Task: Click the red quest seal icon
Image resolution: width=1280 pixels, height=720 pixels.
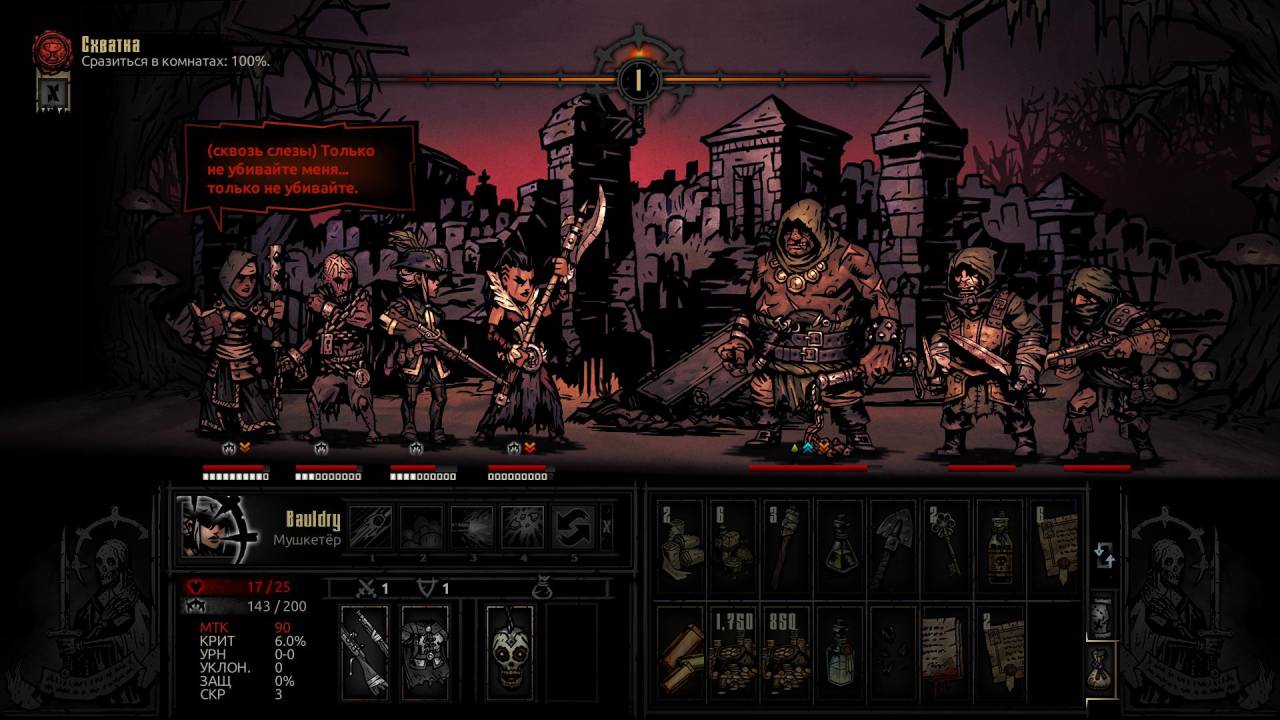Action: (x=52, y=50)
